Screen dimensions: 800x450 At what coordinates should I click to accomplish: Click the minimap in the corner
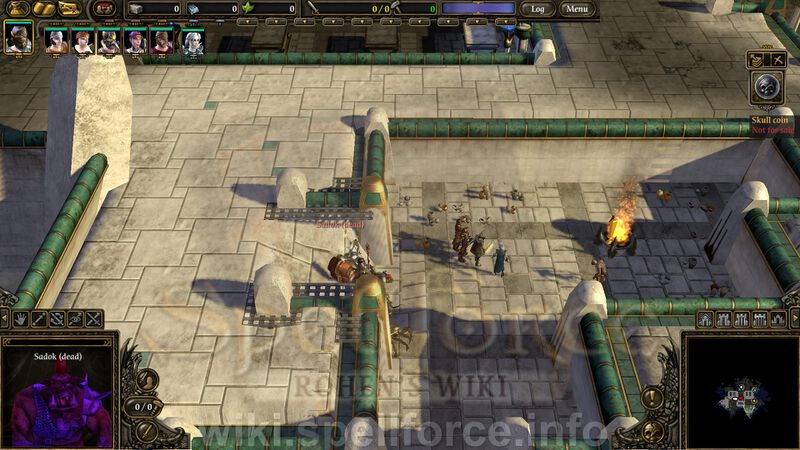click(742, 394)
